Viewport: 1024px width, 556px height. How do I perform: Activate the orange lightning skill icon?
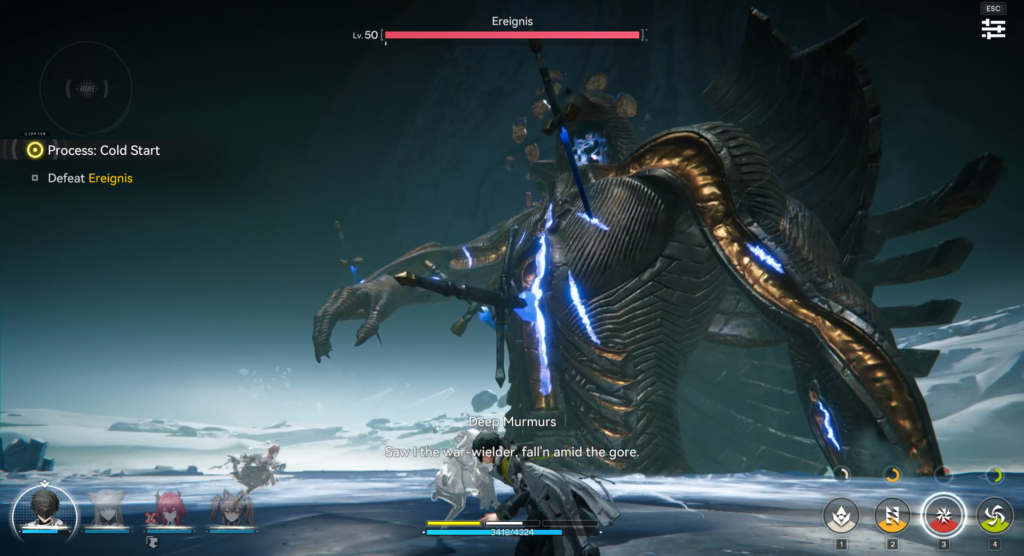tap(892, 516)
